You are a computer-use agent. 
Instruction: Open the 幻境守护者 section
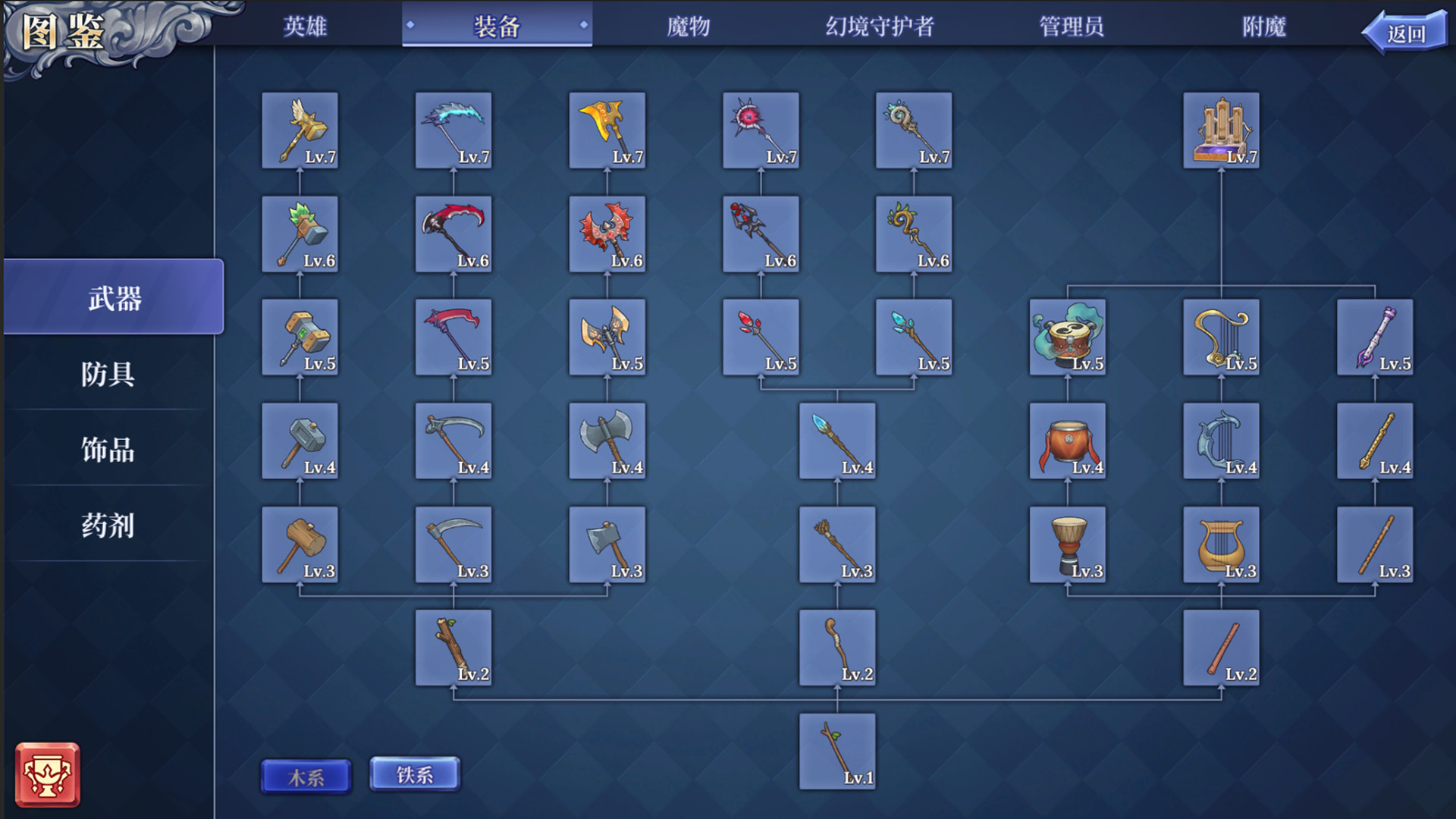click(x=880, y=27)
